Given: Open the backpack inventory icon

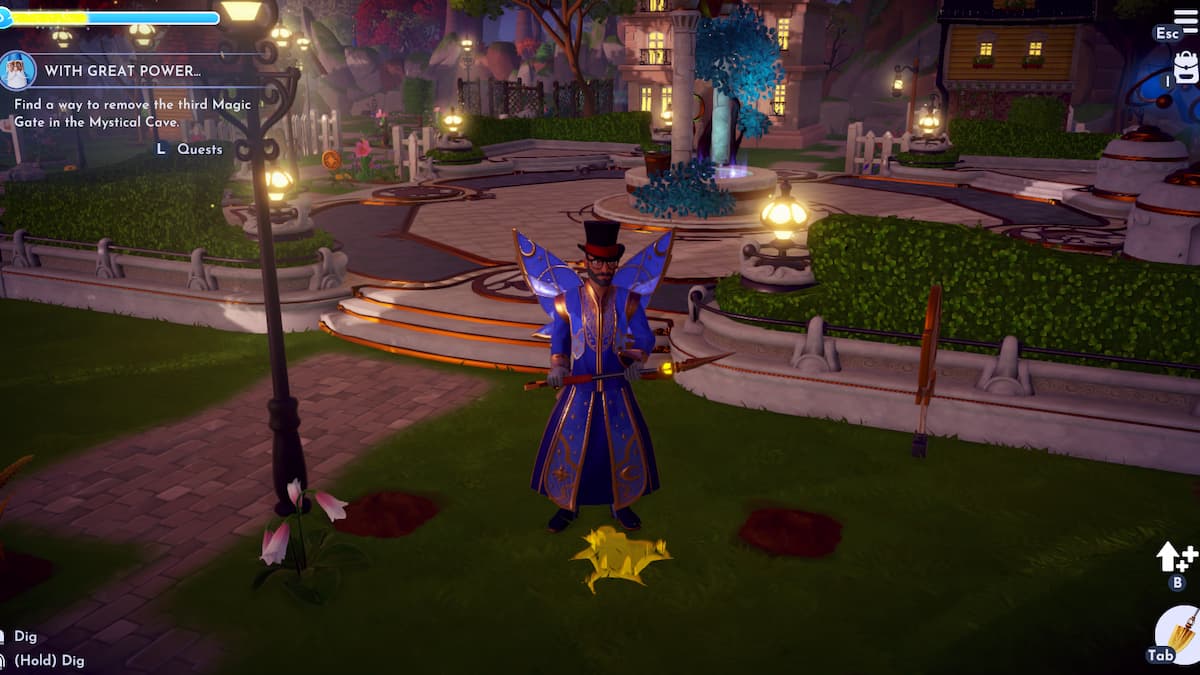Looking at the screenshot, I should pos(1185,66).
